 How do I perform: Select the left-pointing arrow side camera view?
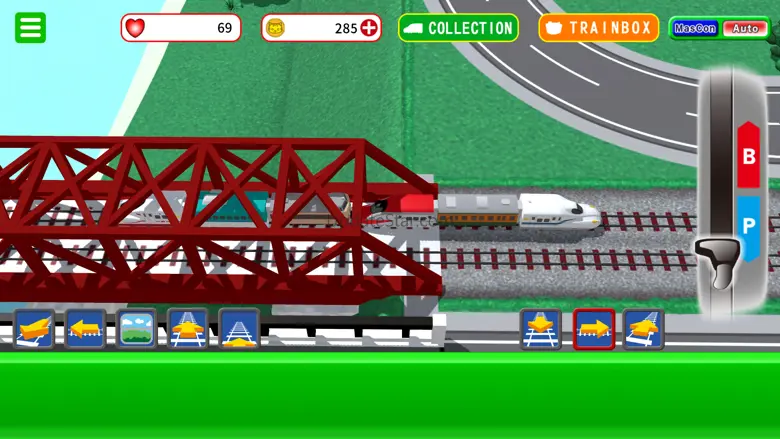click(x=85, y=328)
